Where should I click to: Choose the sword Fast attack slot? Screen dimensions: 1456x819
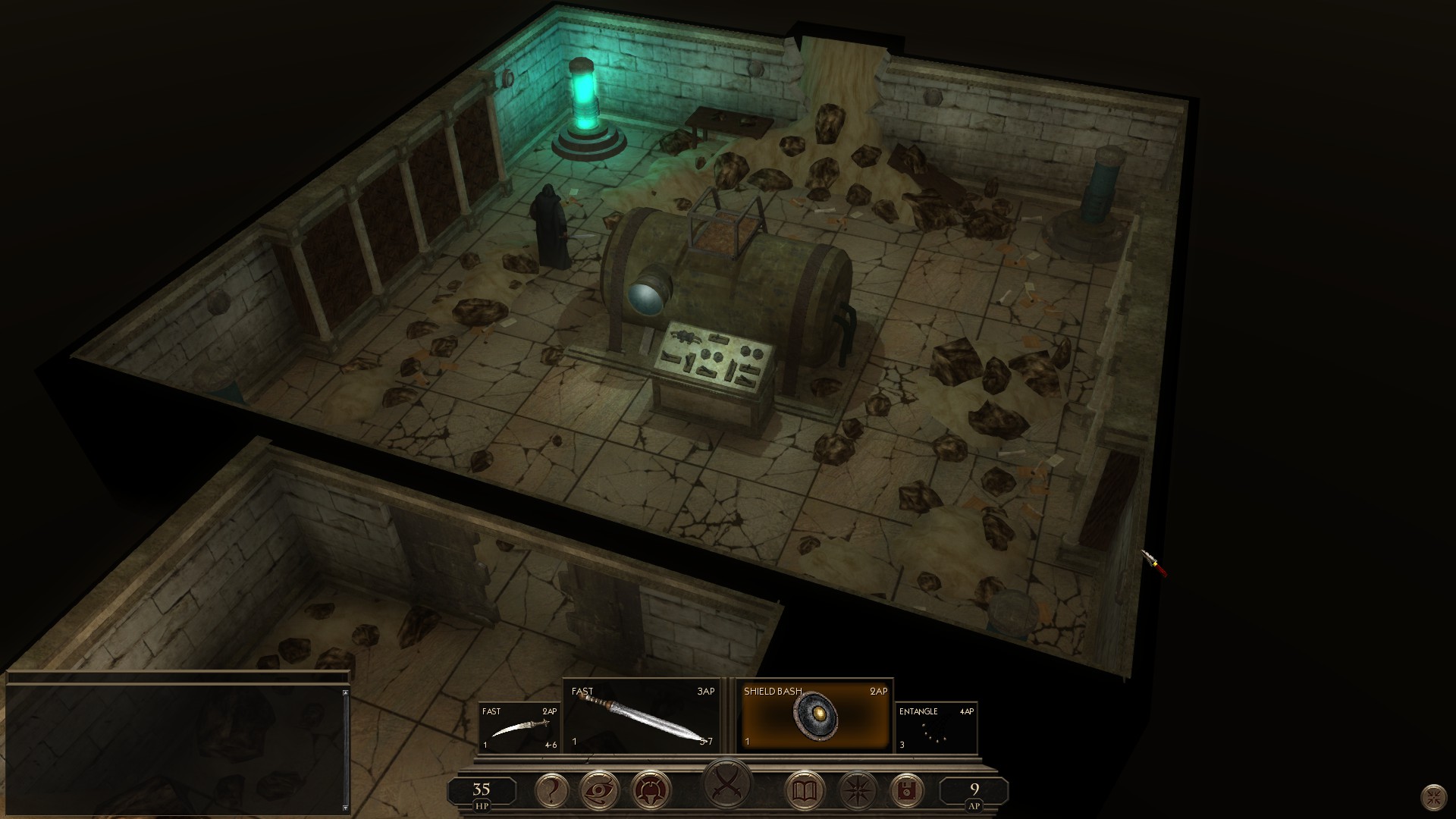[642, 717]
